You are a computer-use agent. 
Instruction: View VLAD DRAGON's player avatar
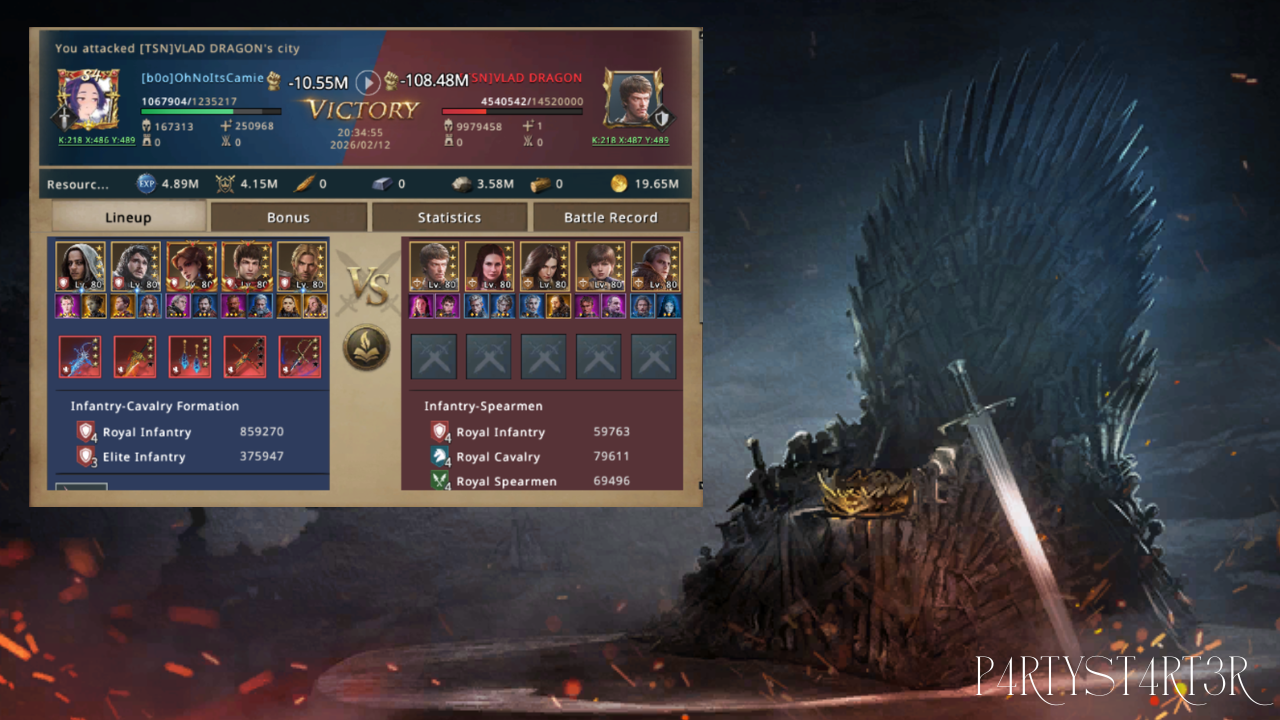(x=634, y=99)
